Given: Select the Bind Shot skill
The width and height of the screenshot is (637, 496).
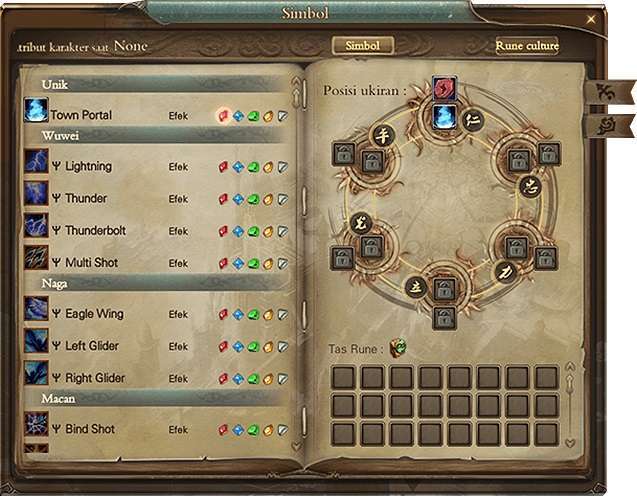Looking at the screenshot, I should (x=90, y=429).
